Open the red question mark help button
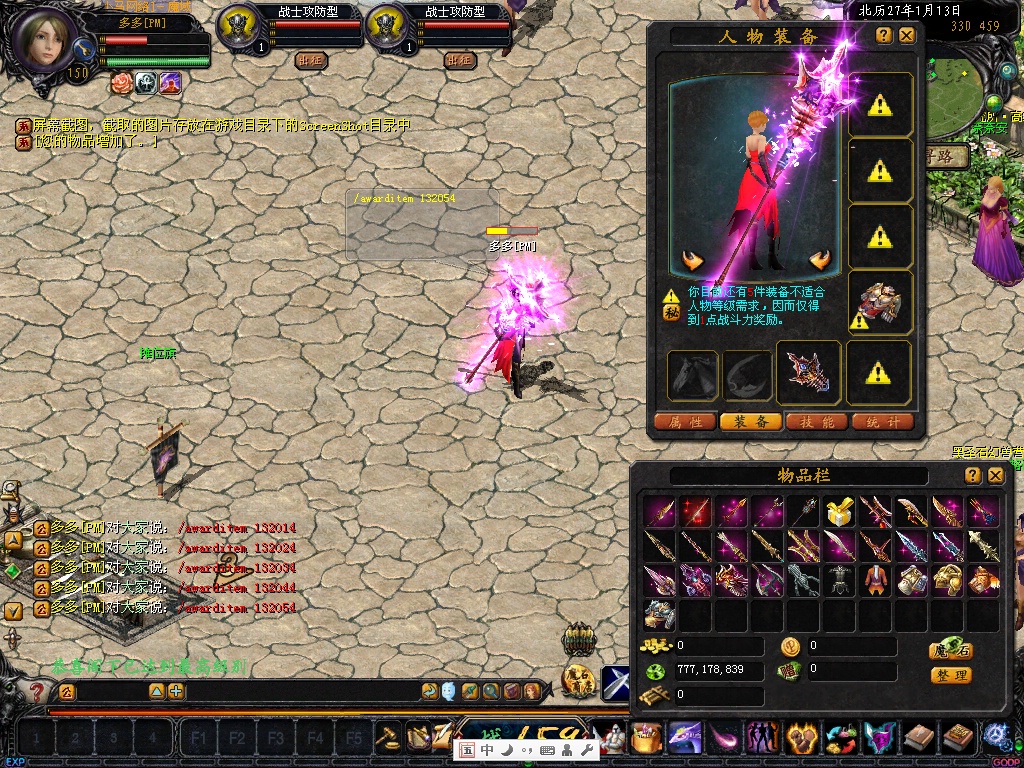This screenshot has height=768, width=1024. (x=37, y=691)
